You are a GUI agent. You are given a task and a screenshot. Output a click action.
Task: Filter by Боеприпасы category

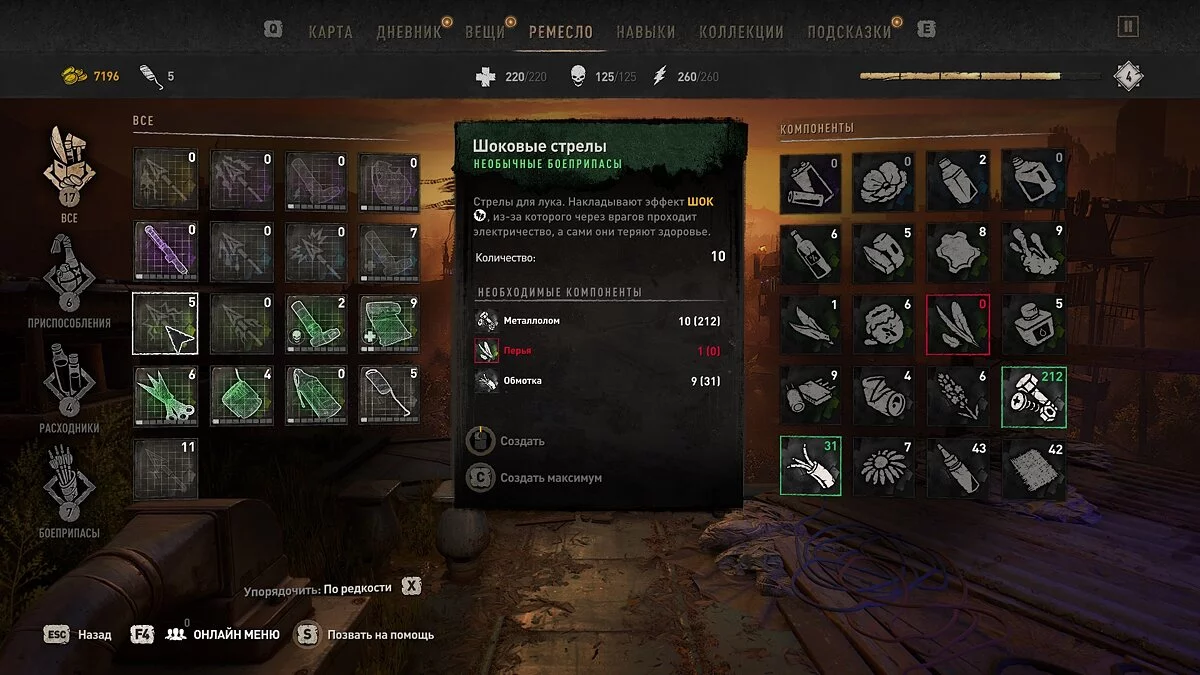coord(69,485)
